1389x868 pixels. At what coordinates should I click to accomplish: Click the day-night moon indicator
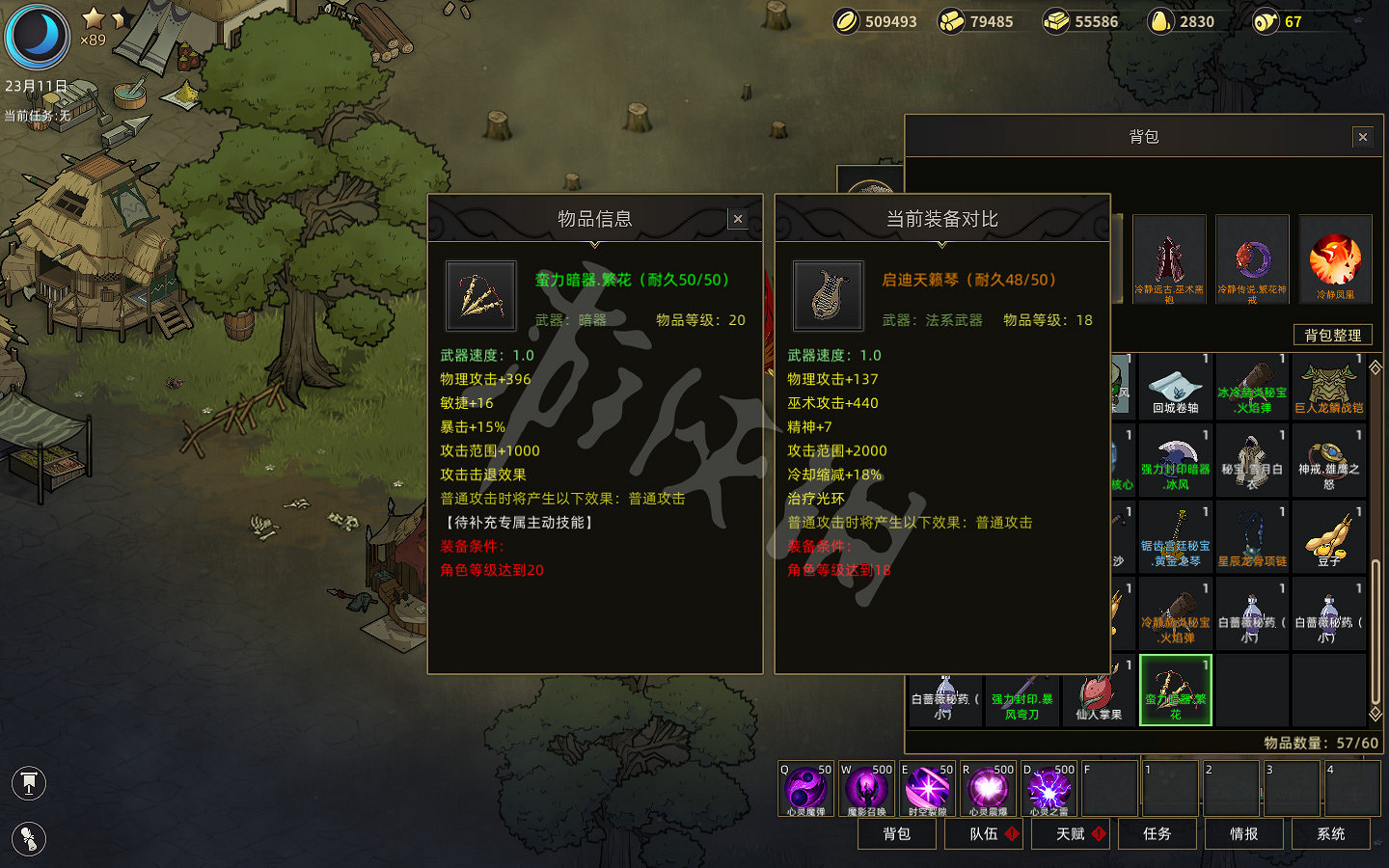[37, 37]
